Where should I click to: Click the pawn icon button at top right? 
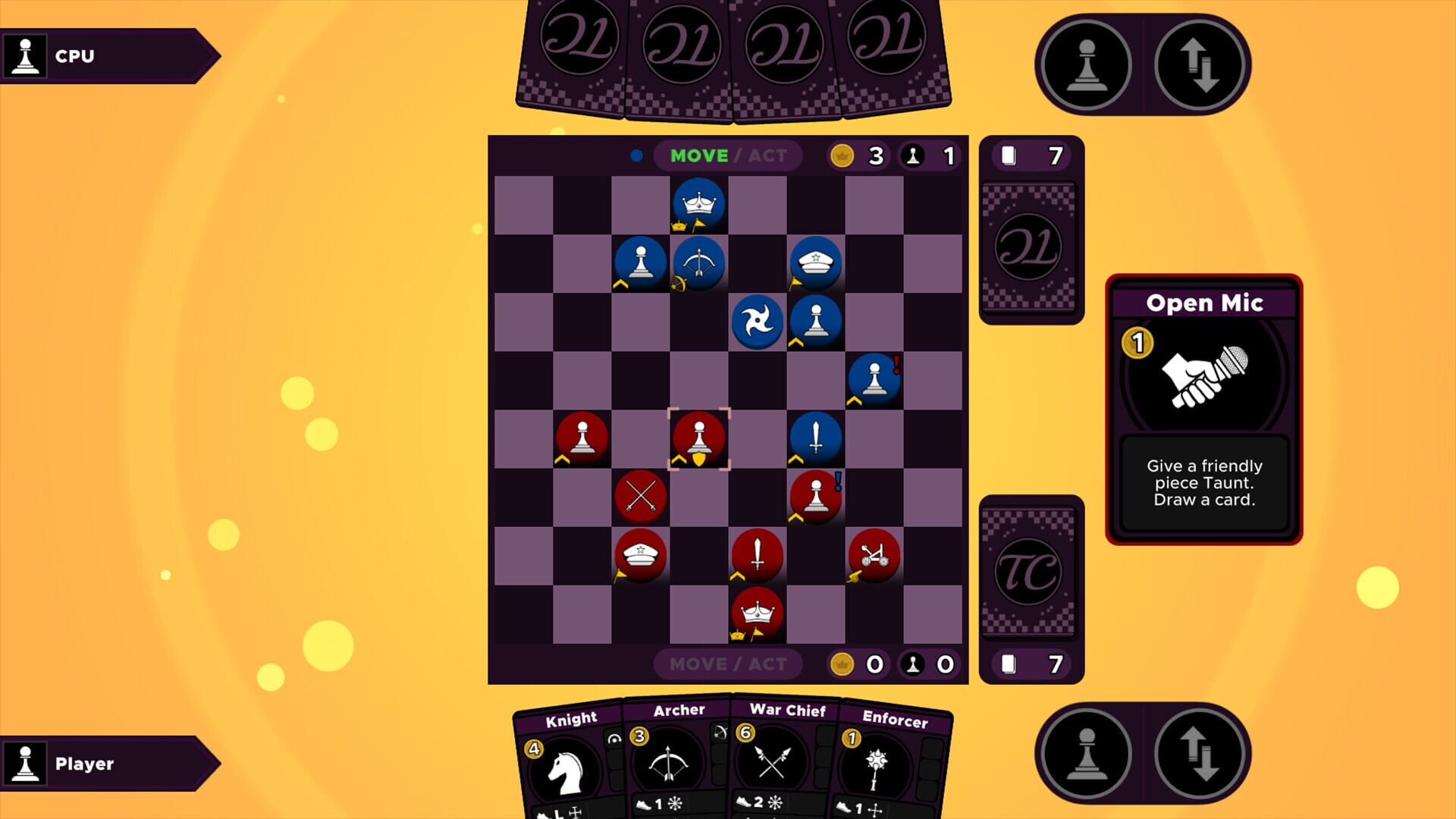click(x=1087, y=64)
